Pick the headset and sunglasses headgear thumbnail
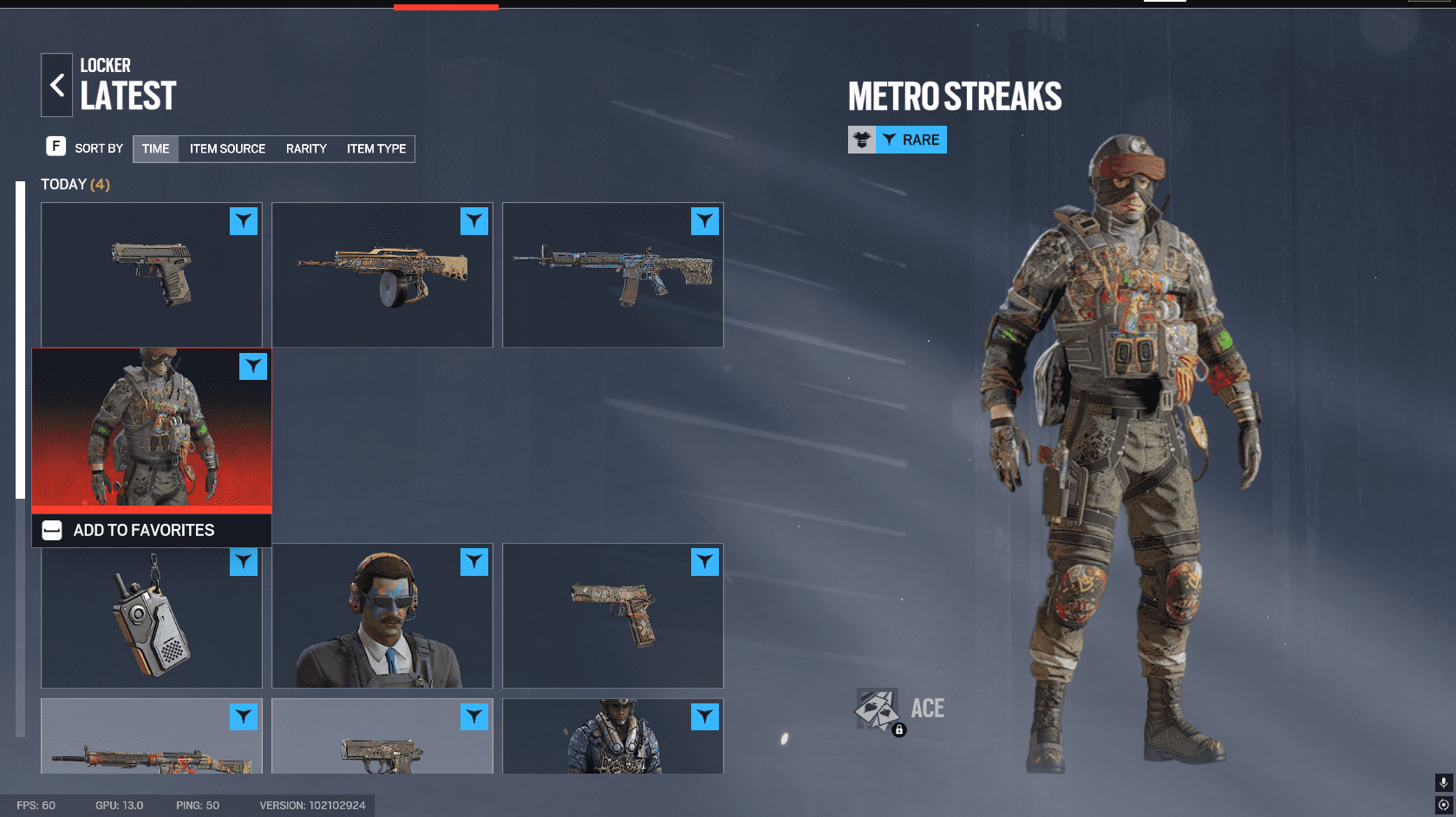The image size is (1456, 817). [382, 616]
